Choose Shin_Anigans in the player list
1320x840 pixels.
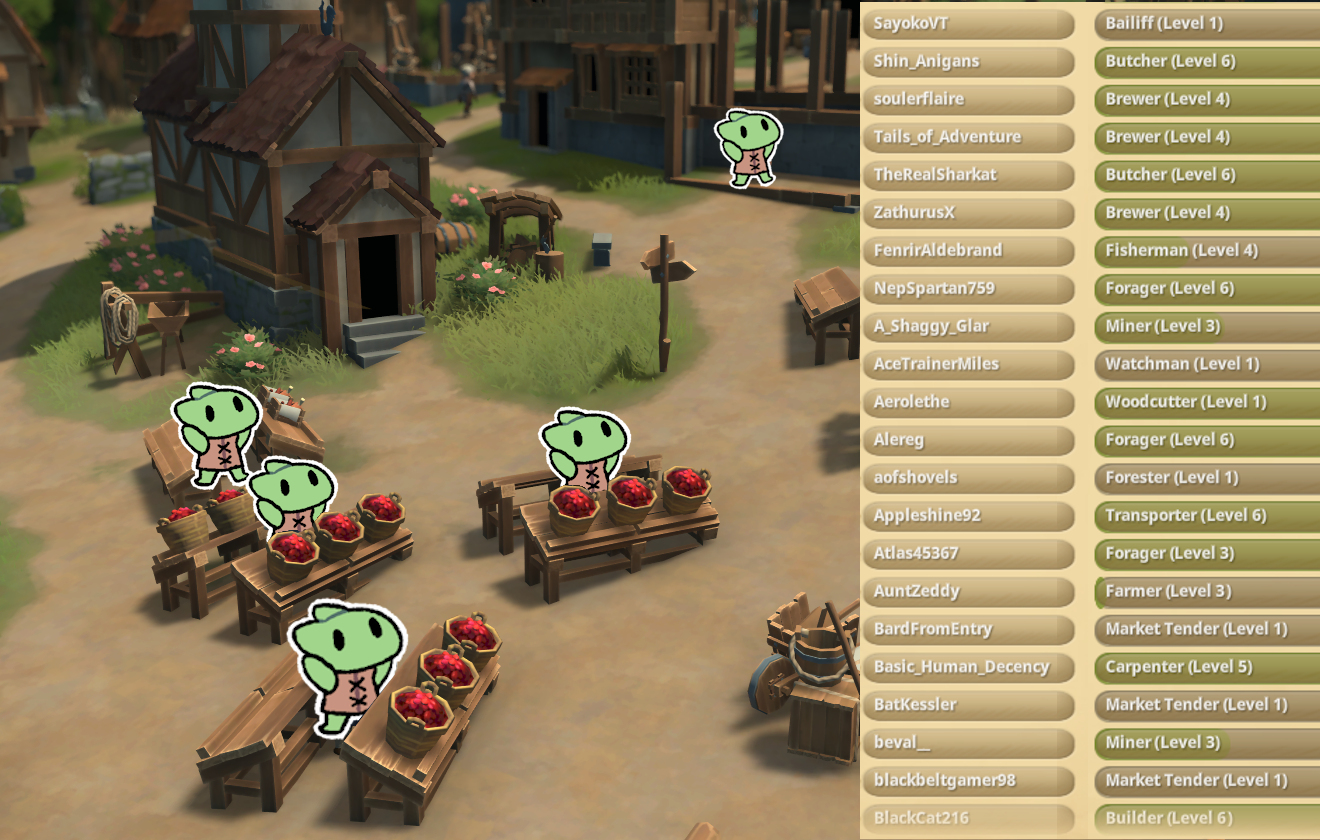(x=967, y=61)
